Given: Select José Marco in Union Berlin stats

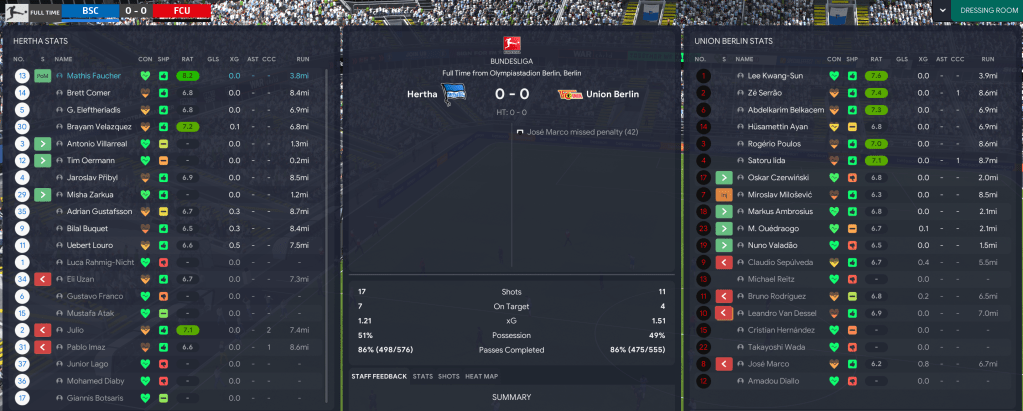Looking at the screenshot, I should pos(770,364).
